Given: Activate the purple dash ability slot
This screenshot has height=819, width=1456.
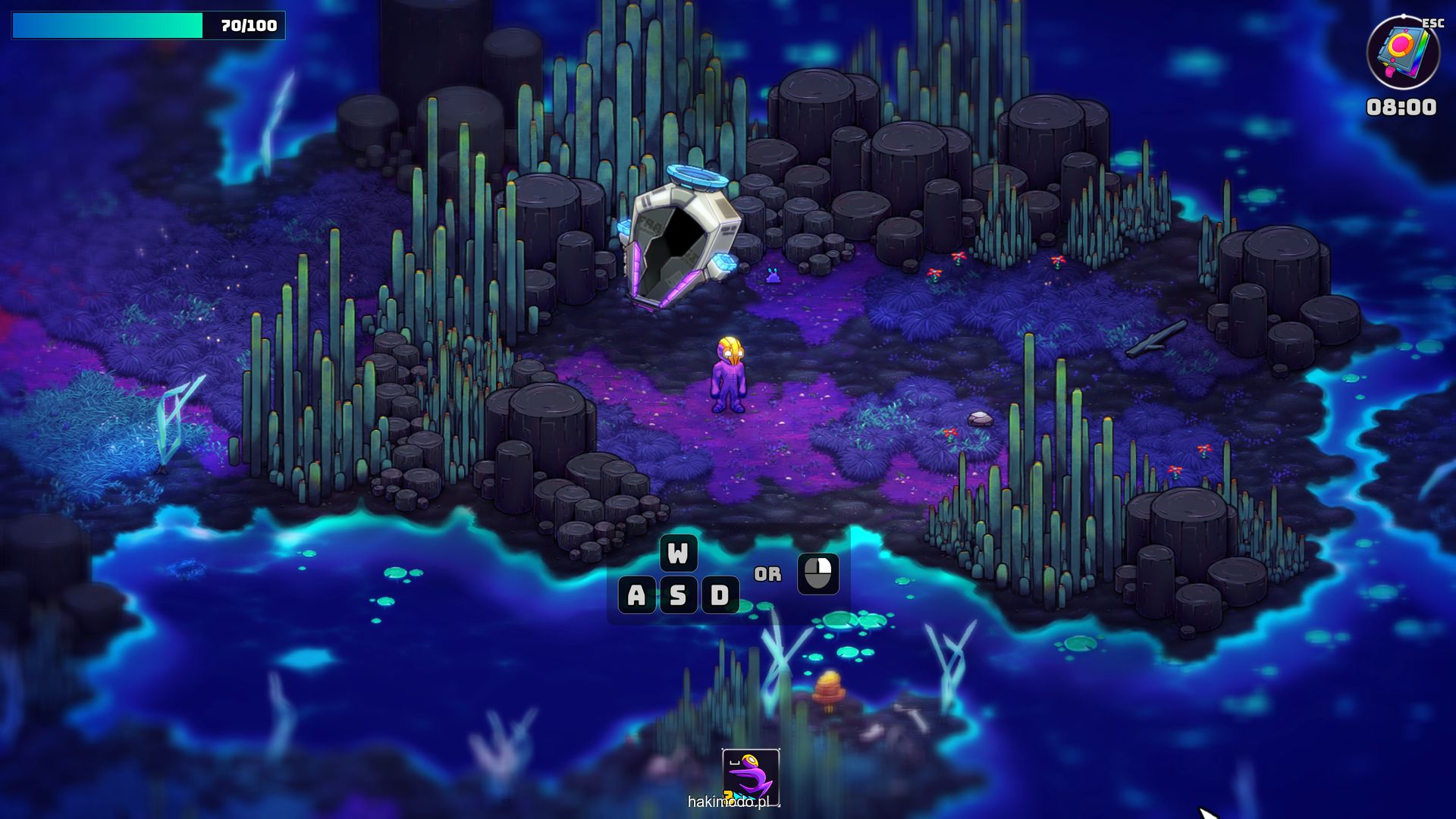Looking at the screenshot, I should [x=750, y=777].
